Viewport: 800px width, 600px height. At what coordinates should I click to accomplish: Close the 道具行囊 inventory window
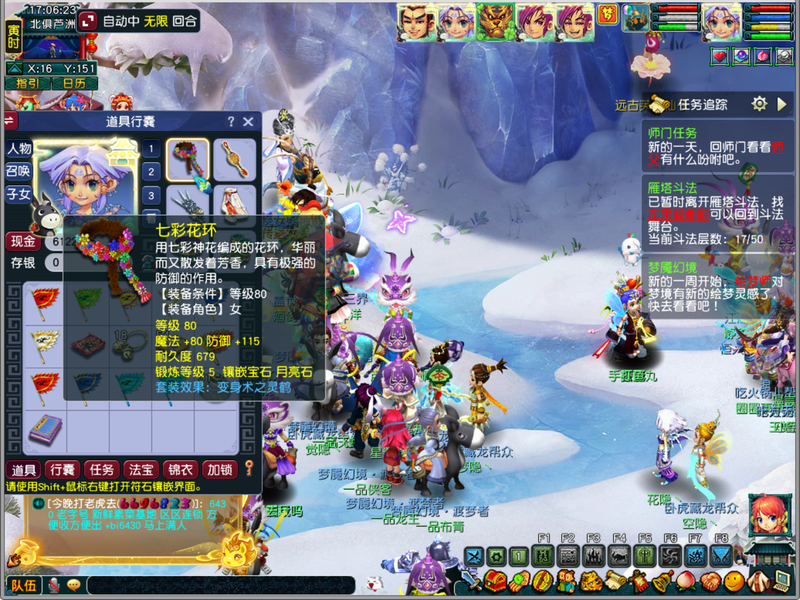click(x=249, y=121)
